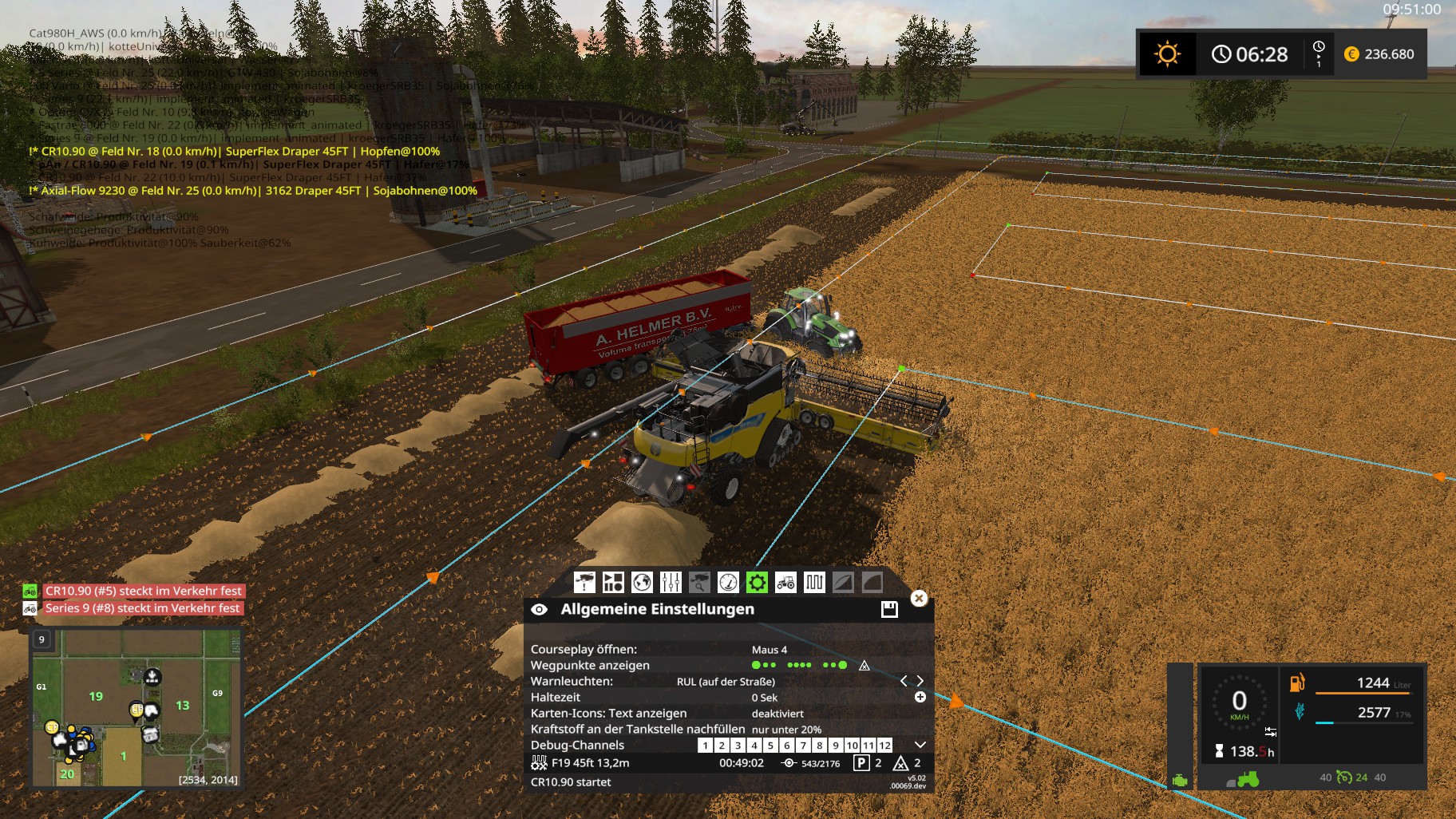Collapse Debug-Channels with the down chevron

pyautogui.click(x=920, y=746)
